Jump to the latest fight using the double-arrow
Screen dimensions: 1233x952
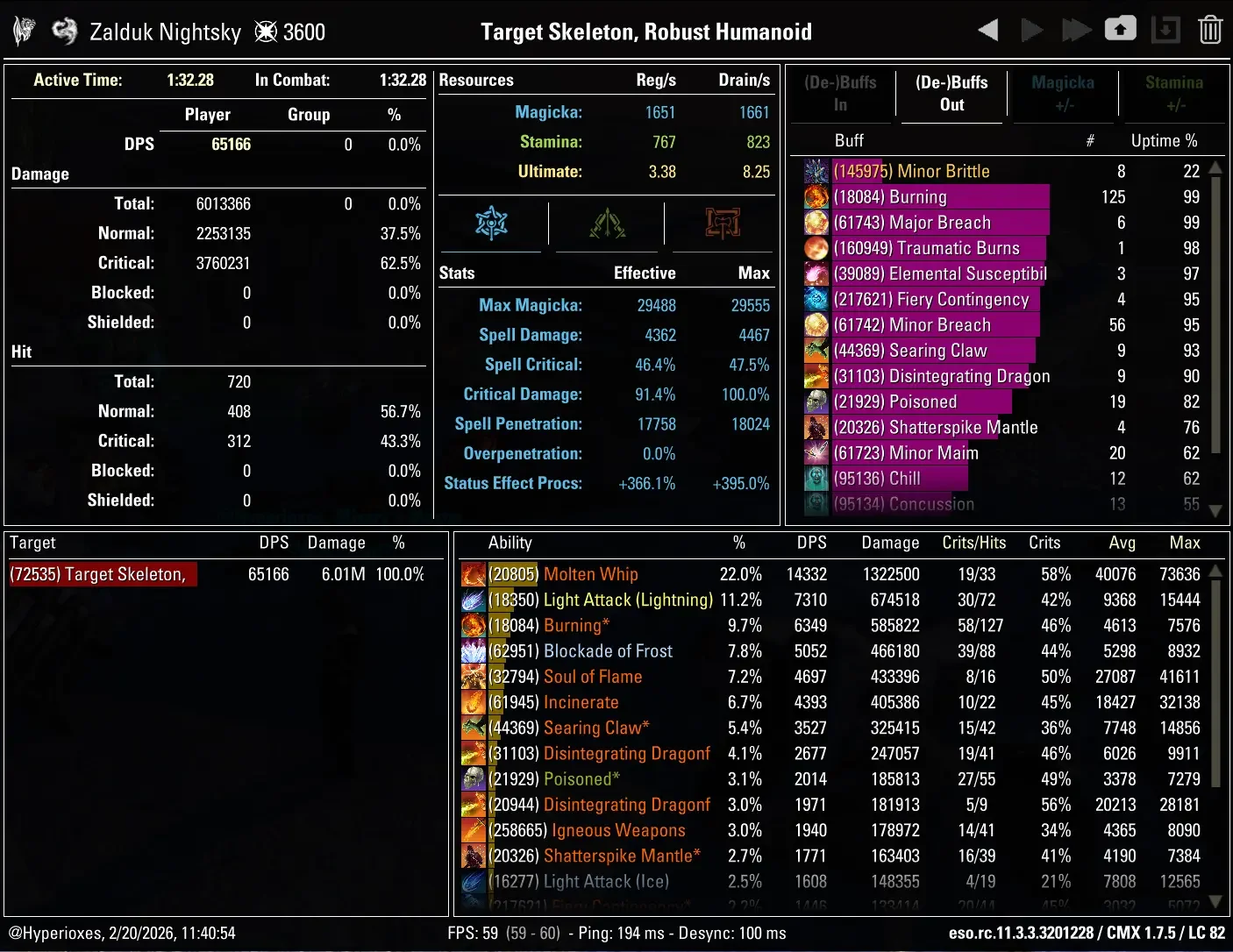click(1076, 29)
